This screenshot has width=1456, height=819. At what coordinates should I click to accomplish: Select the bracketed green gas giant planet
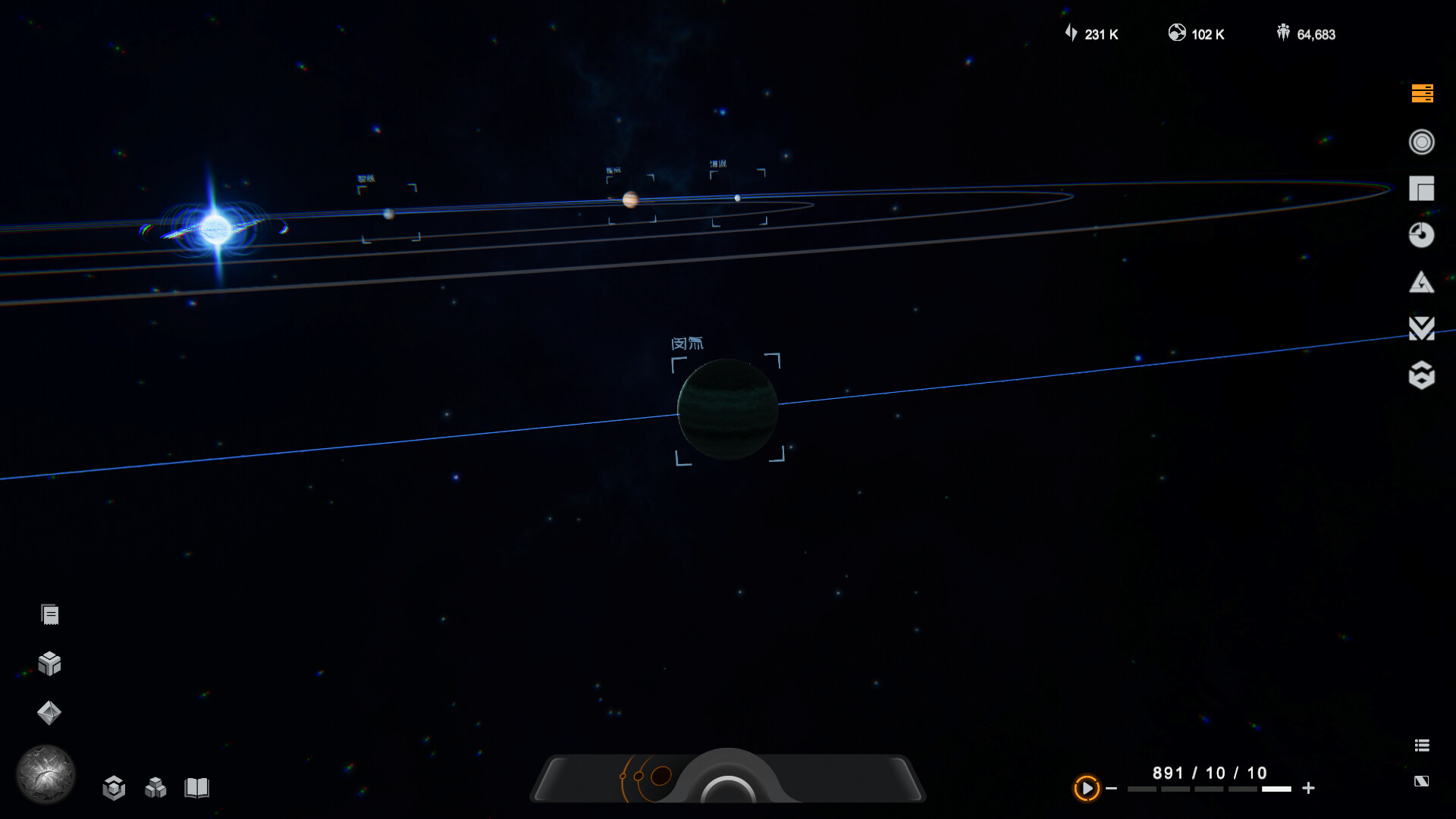click(x=728, y=409)
